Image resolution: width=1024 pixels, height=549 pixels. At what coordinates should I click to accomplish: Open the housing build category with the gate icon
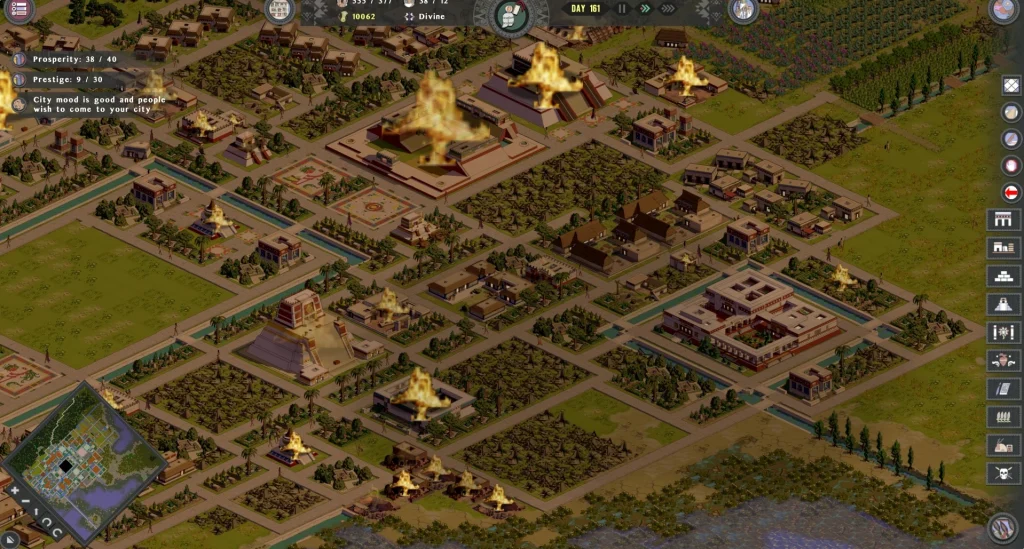click(x=1002, y=219)
